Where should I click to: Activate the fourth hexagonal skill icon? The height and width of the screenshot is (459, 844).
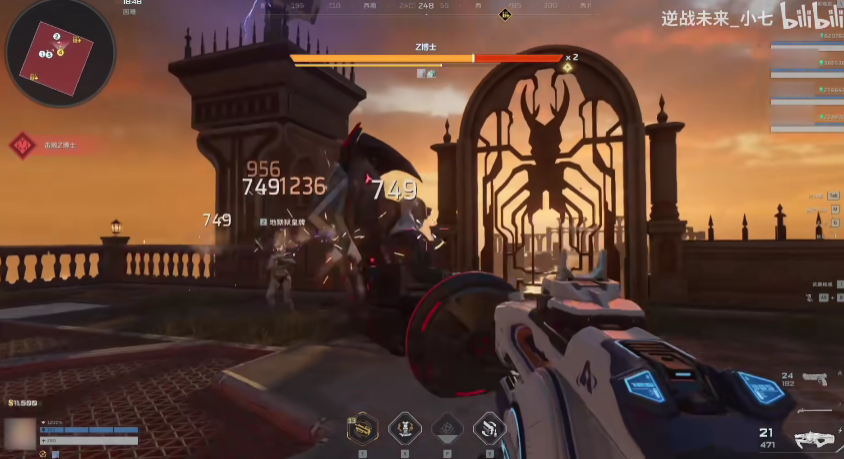pyautogui.click(x=489, y=427)
